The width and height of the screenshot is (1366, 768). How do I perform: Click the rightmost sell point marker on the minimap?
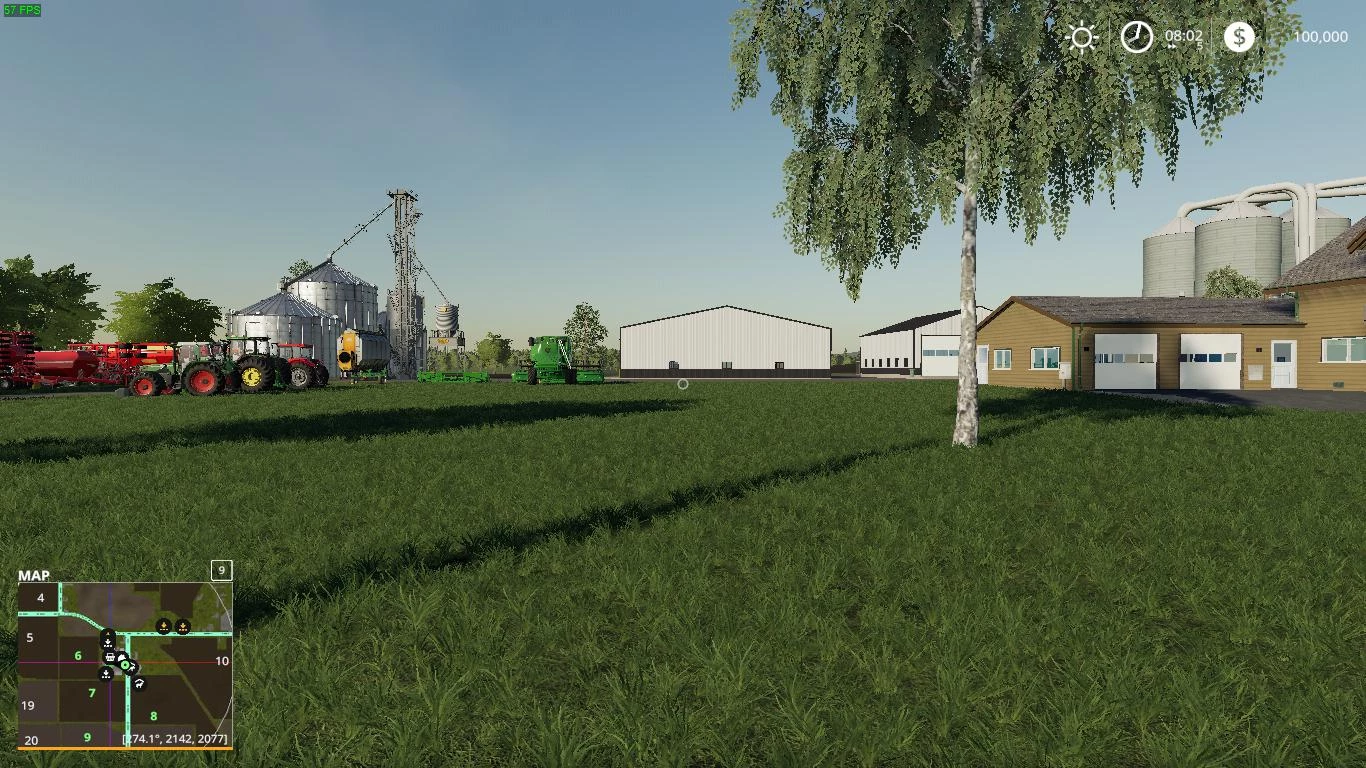coord(183,626)
